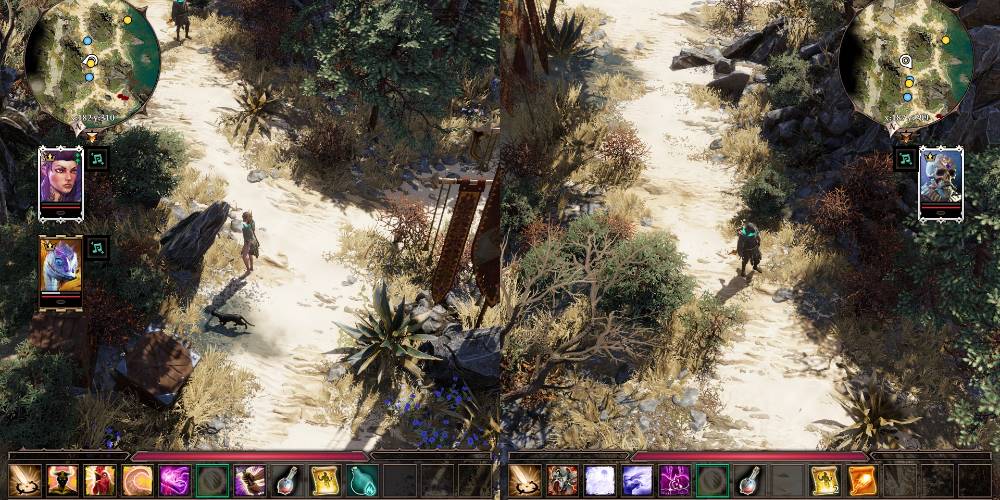Viewport: 1000px width, 500px height.
Task: Open the right player's circular minimap
Action: (x=906, y=65)
